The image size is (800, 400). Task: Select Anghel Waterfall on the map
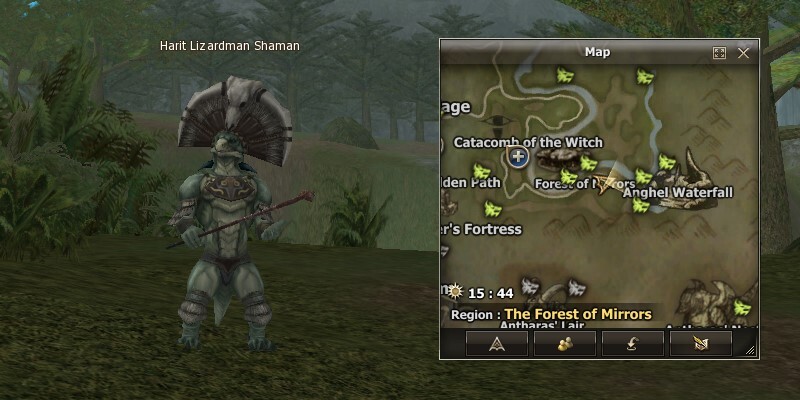tap(678, 192)
